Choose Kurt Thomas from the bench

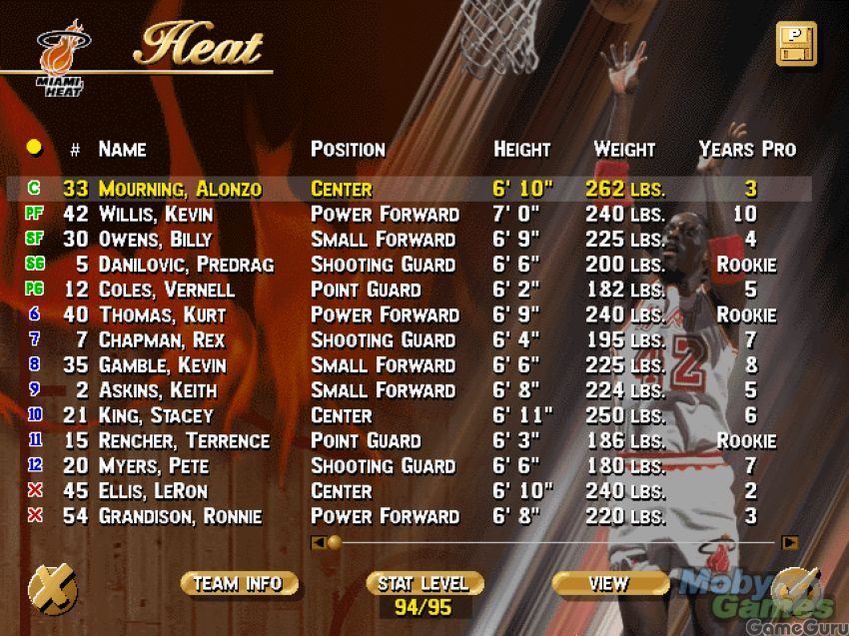point(160,315)
